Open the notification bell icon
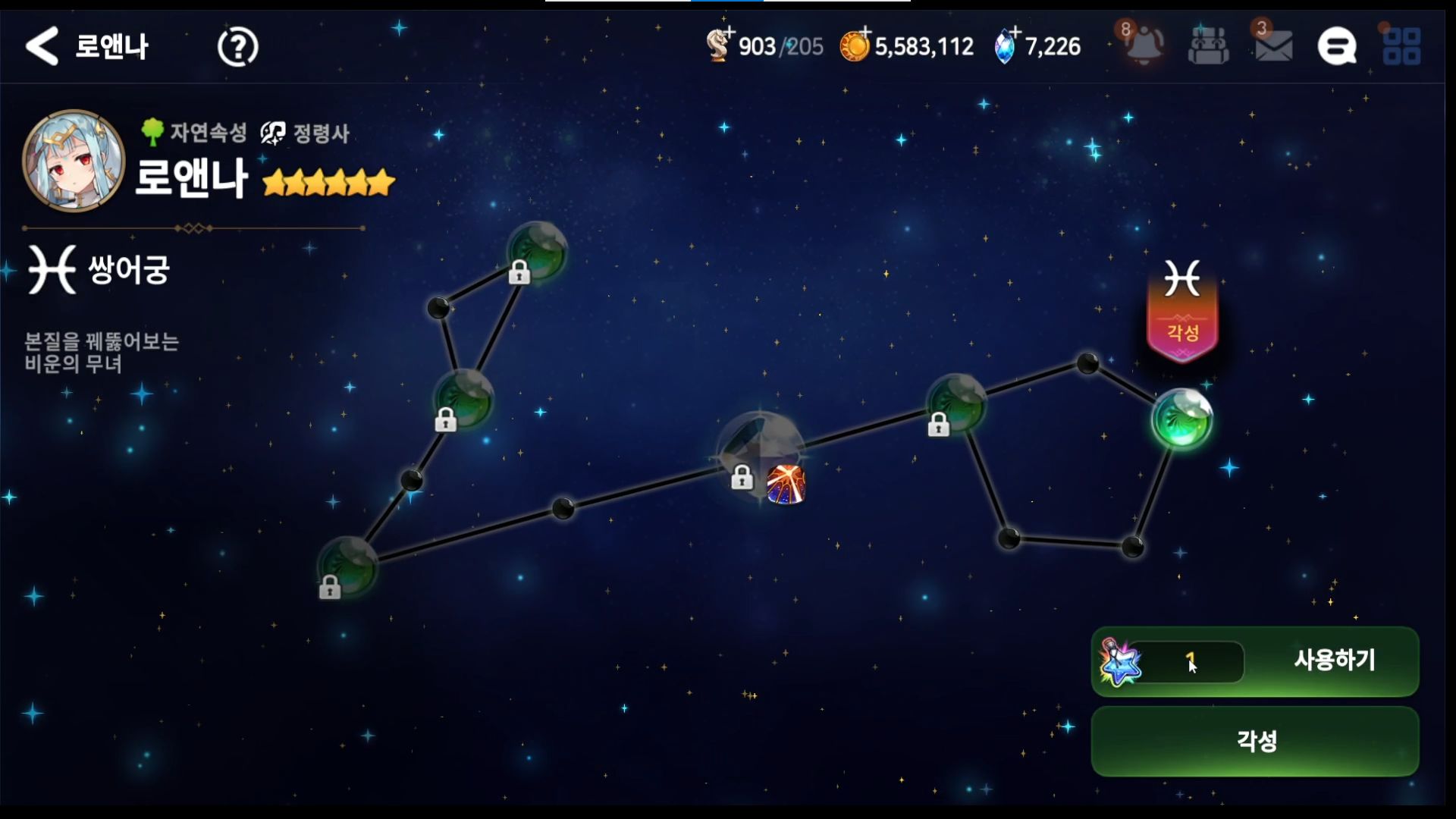Viewport: 1456px width, 819px height. click(x=1143, y=45)
